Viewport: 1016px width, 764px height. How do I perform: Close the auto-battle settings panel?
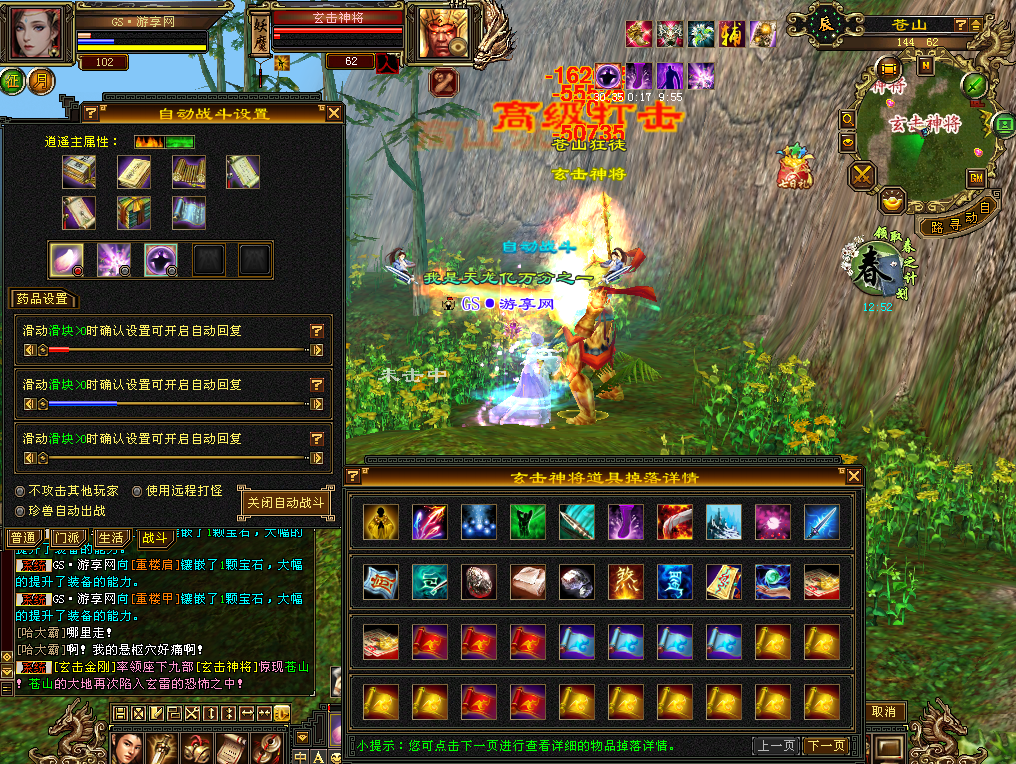tap(334, 113)
